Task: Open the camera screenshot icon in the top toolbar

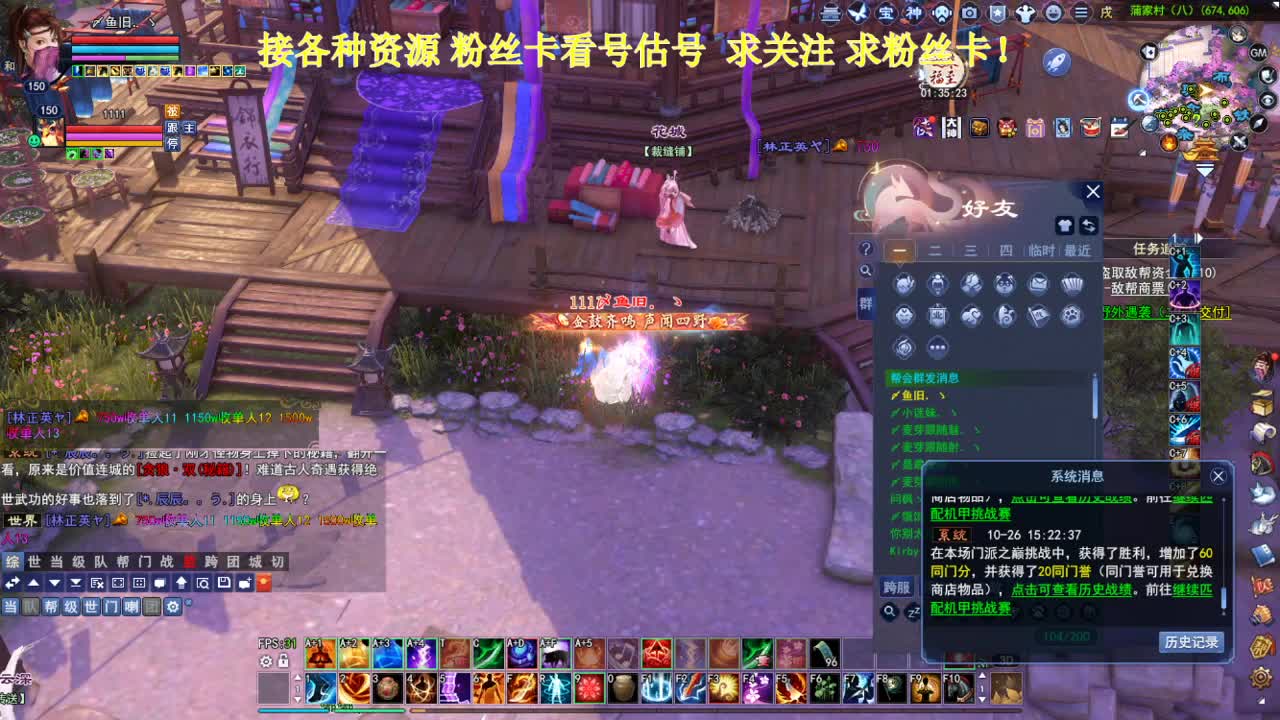Action: coord(969,14)
